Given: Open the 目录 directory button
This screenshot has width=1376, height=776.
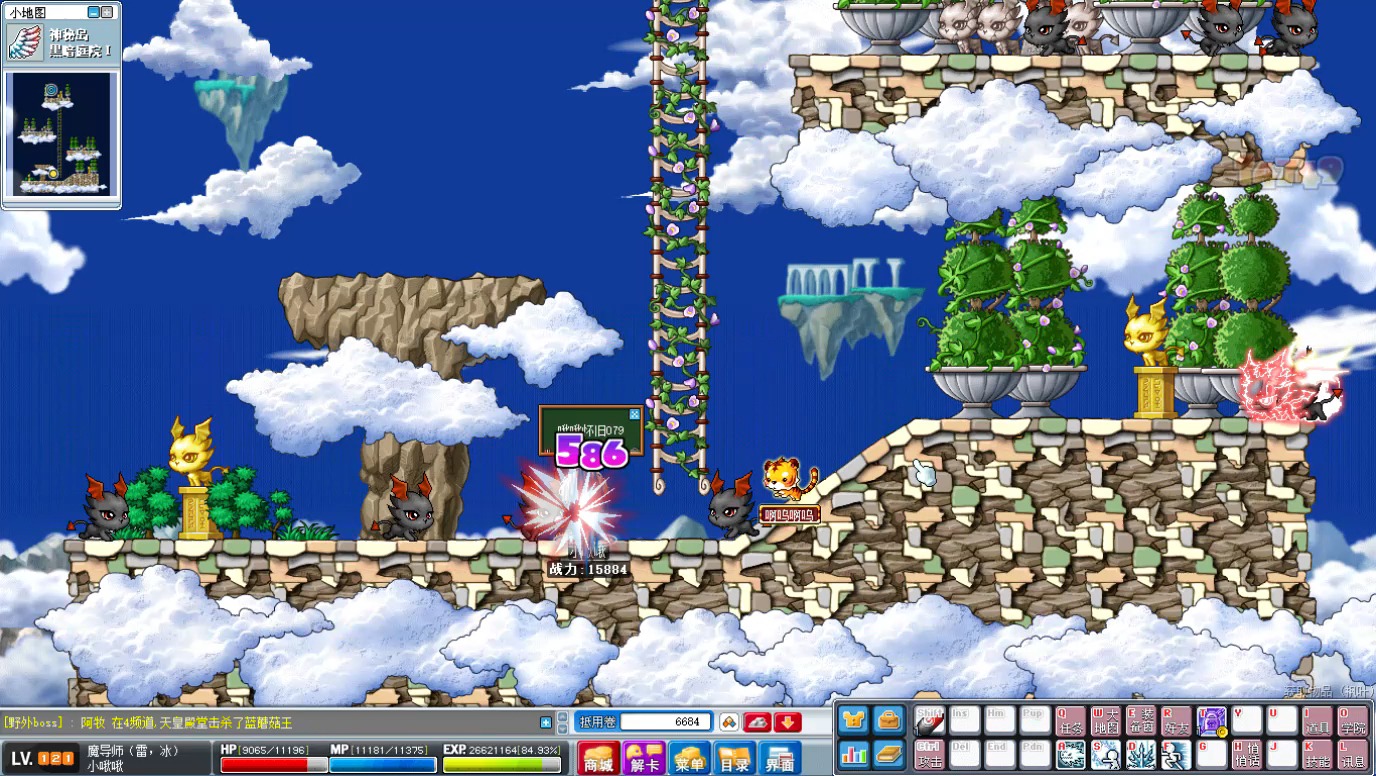Looking at the screenshot, I should (x=735, y=758).
